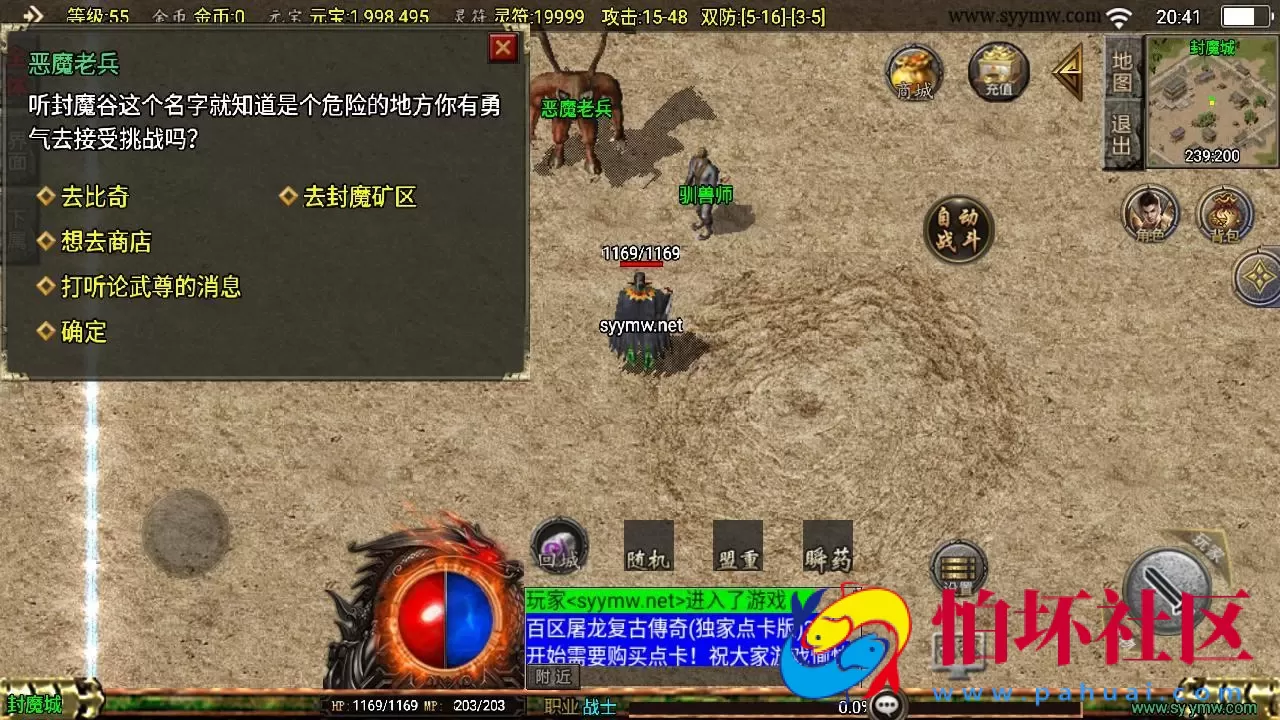
Task: Open the 背包 backpack icon
Action: (x=1225, y=214)
